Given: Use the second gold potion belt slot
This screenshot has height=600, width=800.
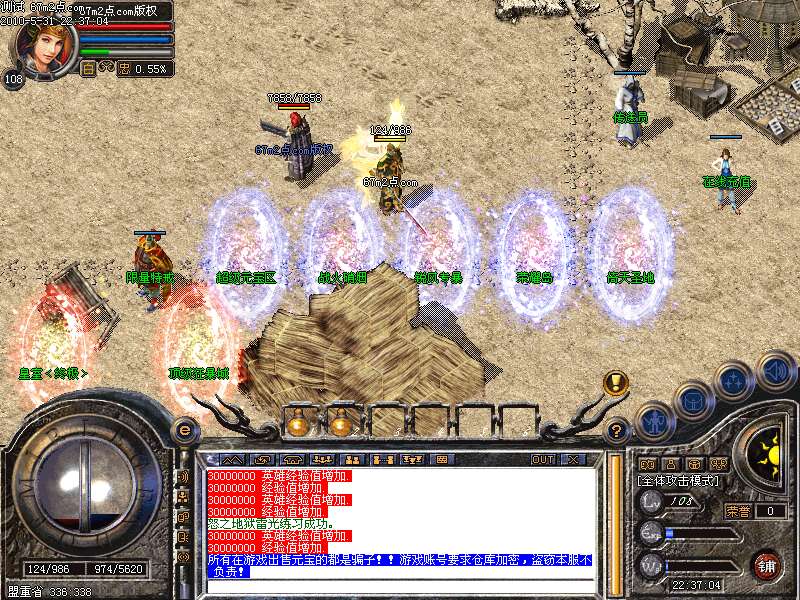Looking at the screenshot, I should (x=341, y=424).
